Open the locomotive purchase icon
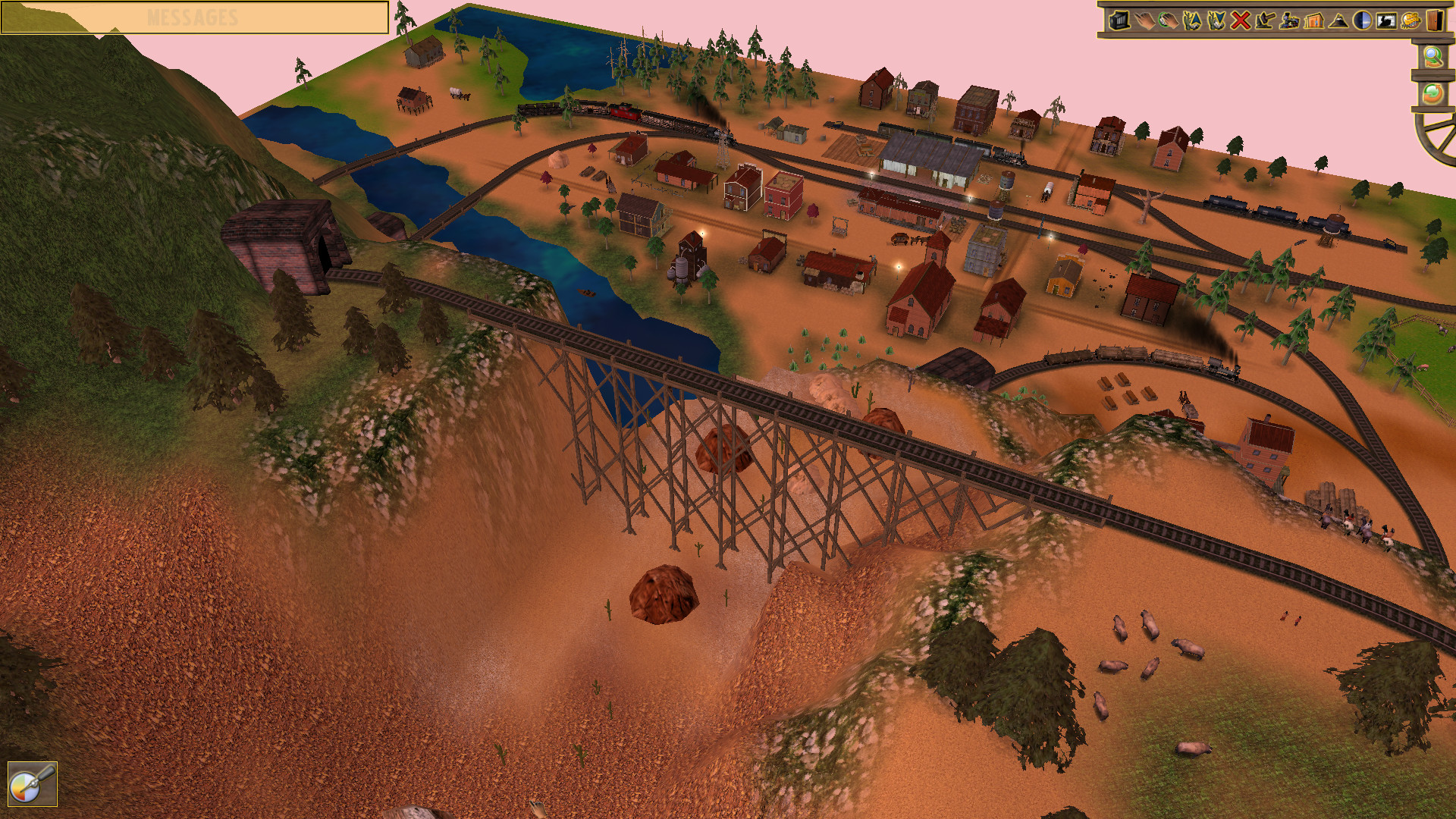 coord(1290,21)
